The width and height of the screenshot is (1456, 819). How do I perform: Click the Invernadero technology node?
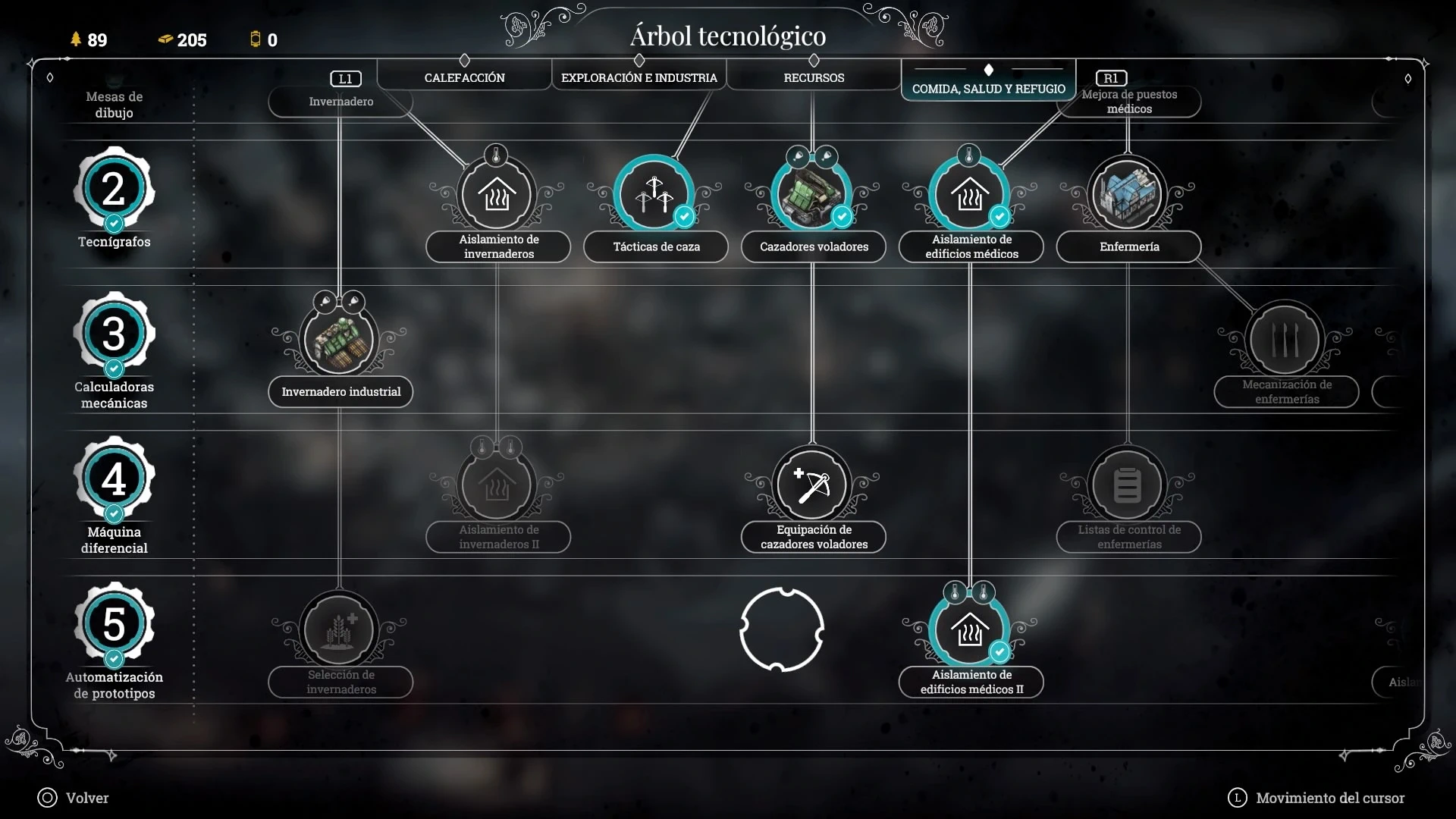click(x=340, y=102)
